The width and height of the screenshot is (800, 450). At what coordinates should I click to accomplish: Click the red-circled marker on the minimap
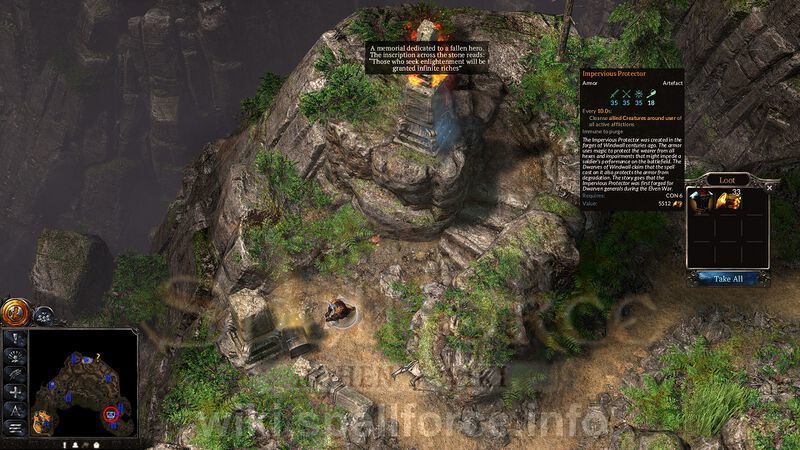(x=112, y=412)
